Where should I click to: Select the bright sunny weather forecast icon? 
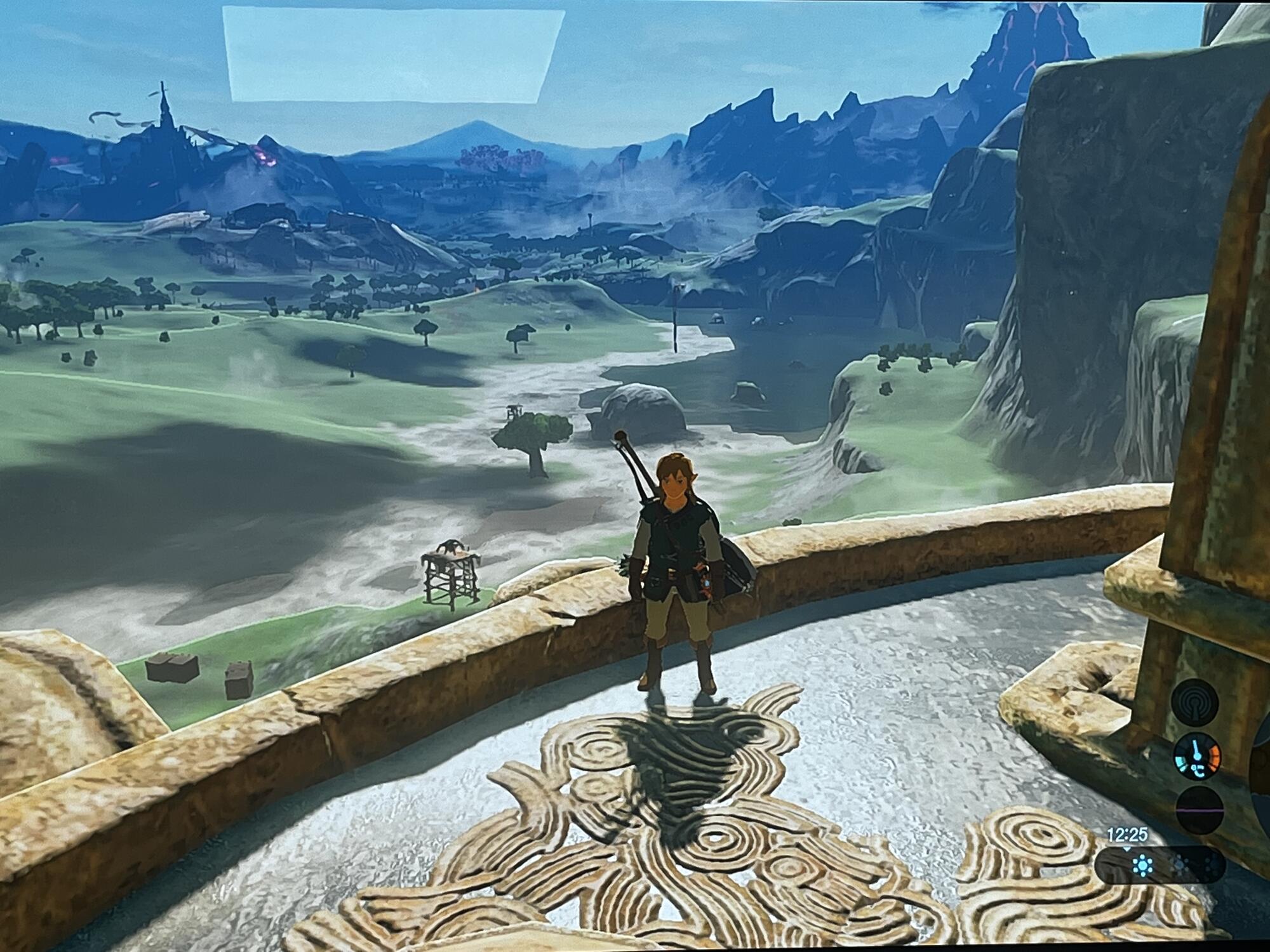point(1143,864)
